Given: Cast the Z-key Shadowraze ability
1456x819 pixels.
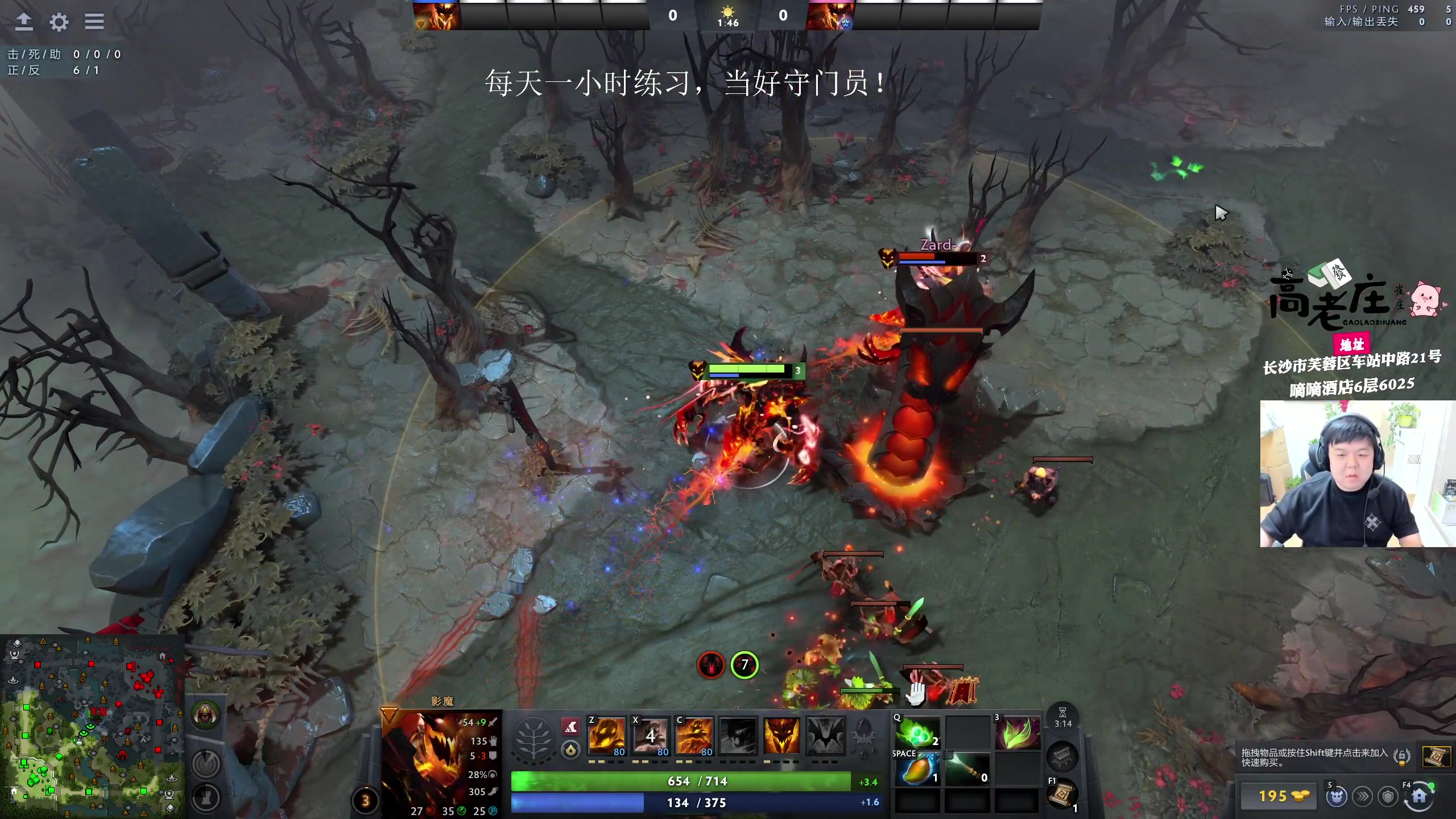Looking at the screenshot, I should [x=607, y=736].
